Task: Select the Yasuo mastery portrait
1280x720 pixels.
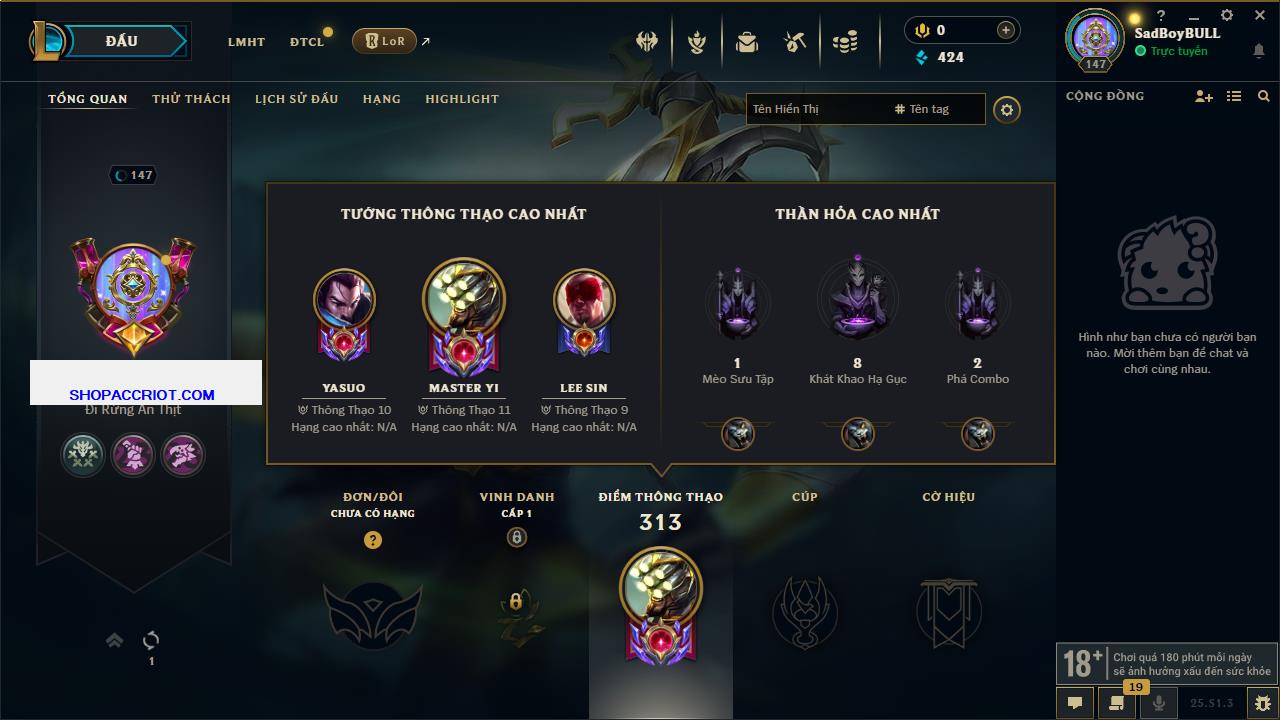Action: 344,300
